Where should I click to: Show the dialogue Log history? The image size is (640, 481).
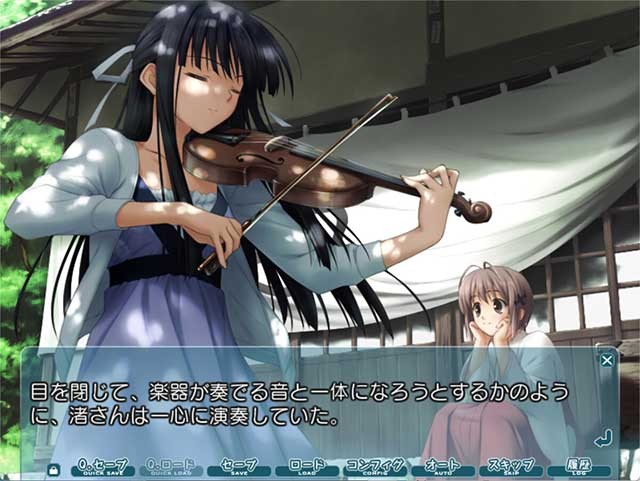(x=579, y=467)
